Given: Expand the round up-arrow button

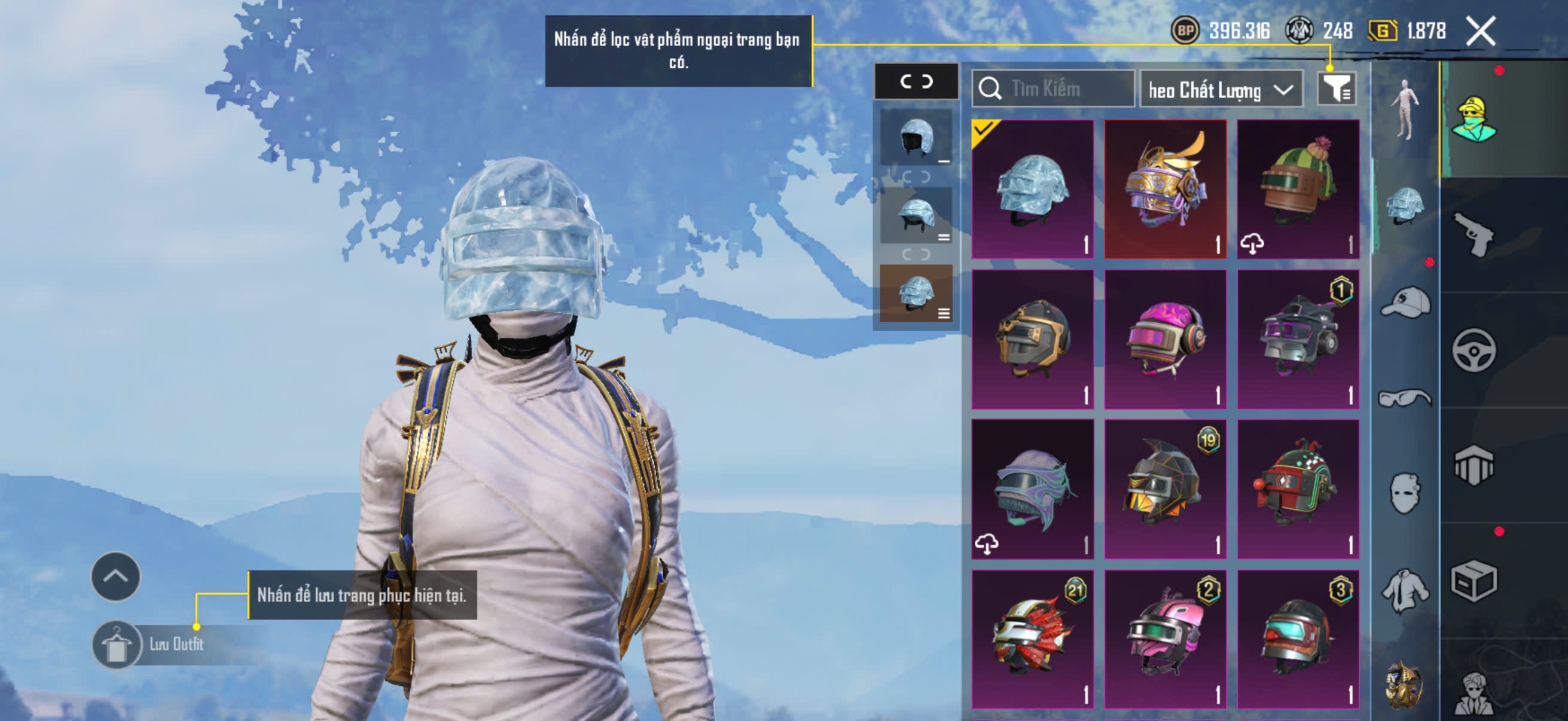Looking at the screenshot, I should point(115,576).
